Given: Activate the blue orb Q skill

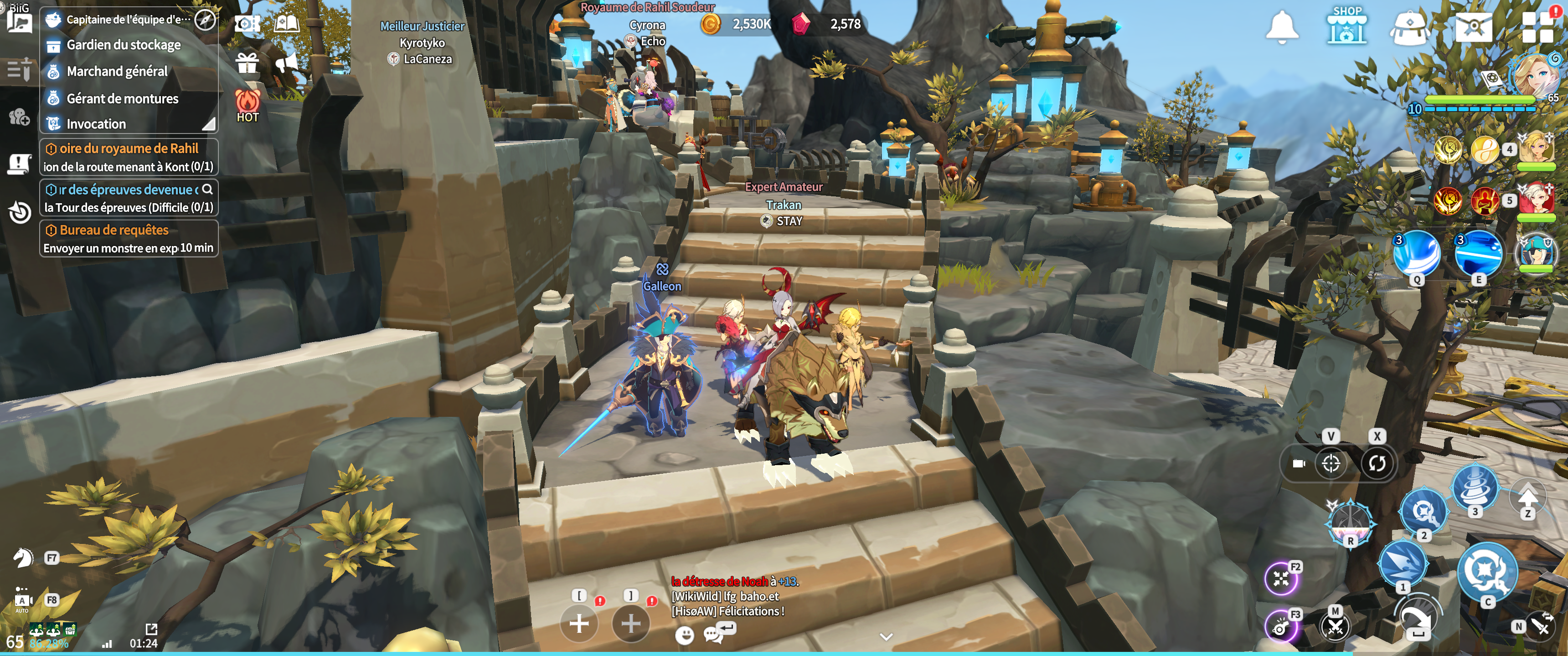Looking at the screenshot, I should pyautogui.click(x=1416, y=253).
